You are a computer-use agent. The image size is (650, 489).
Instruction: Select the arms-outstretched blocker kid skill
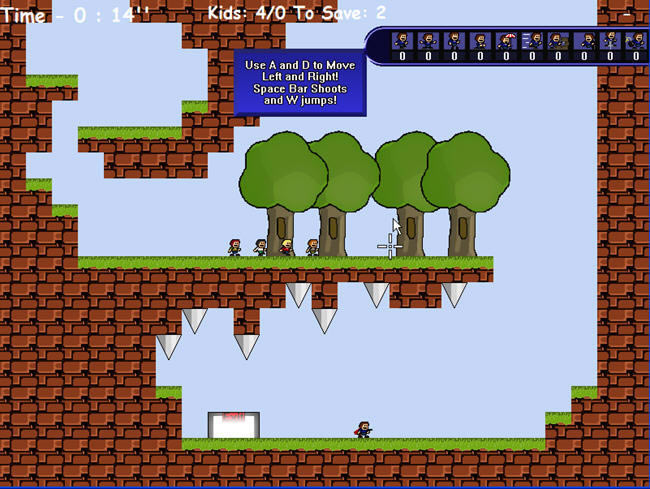pyautogui.click(x=428, y=40)
